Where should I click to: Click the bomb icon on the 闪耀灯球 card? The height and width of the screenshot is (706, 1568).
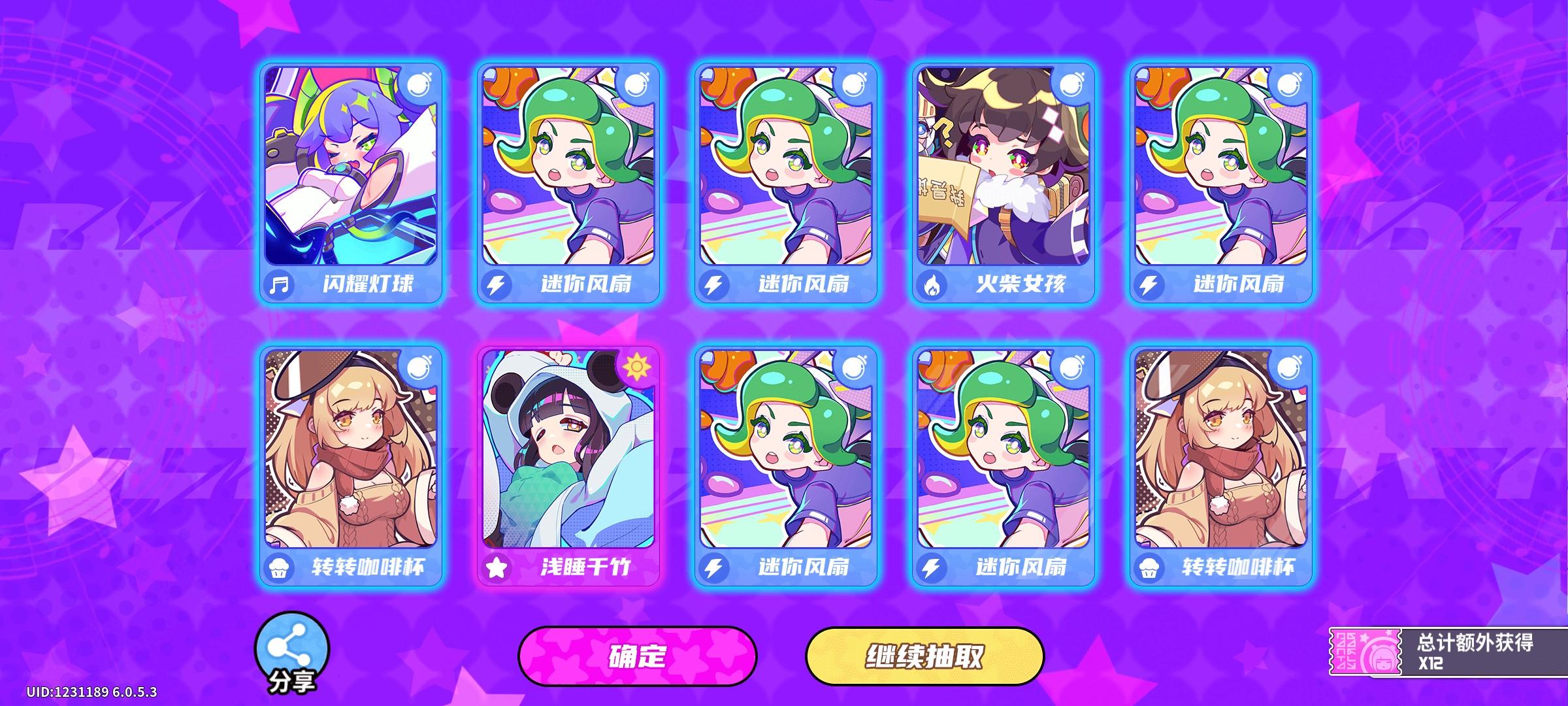point(420,85)
